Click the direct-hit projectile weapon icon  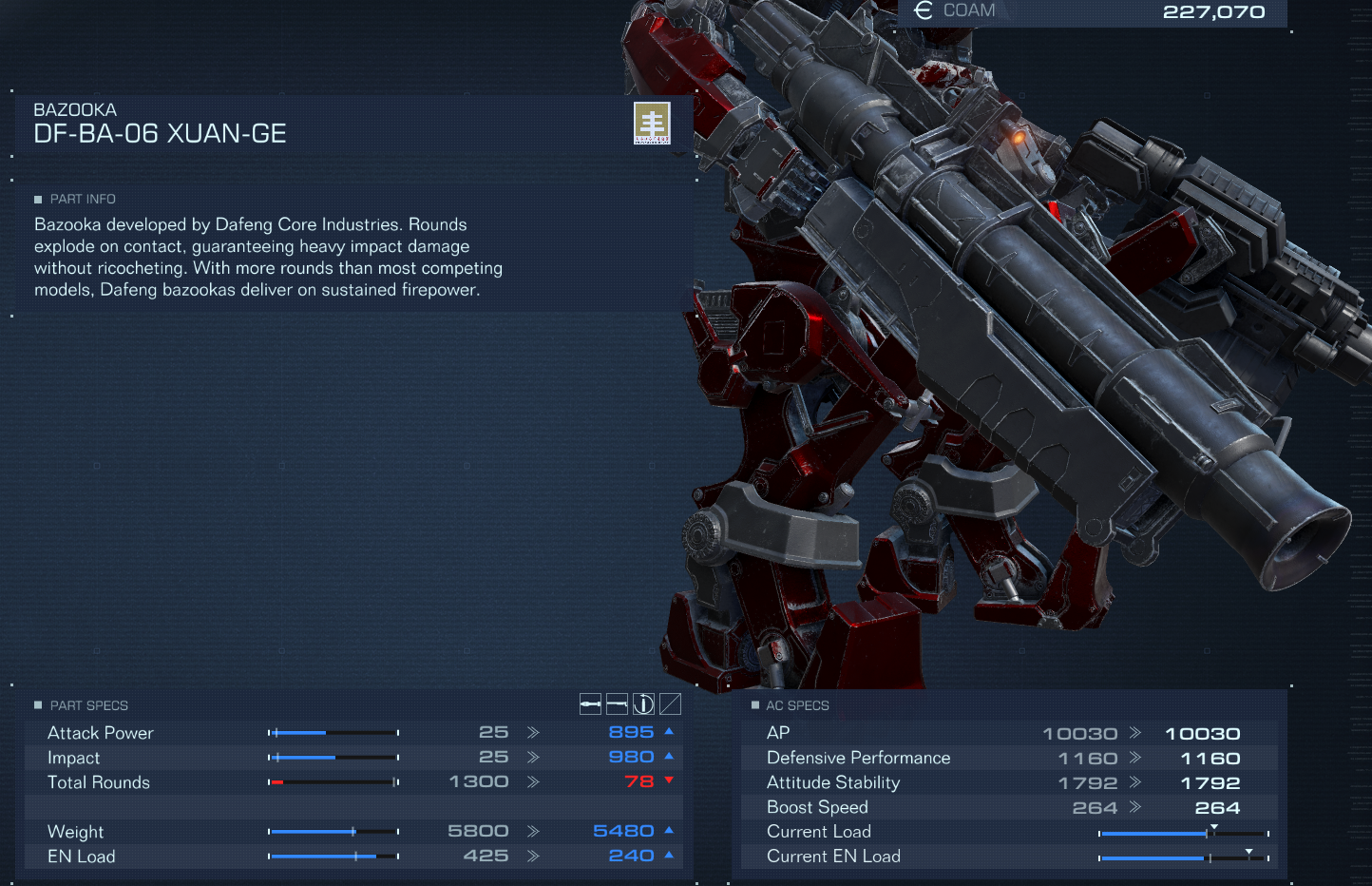[x=617, y=703]
